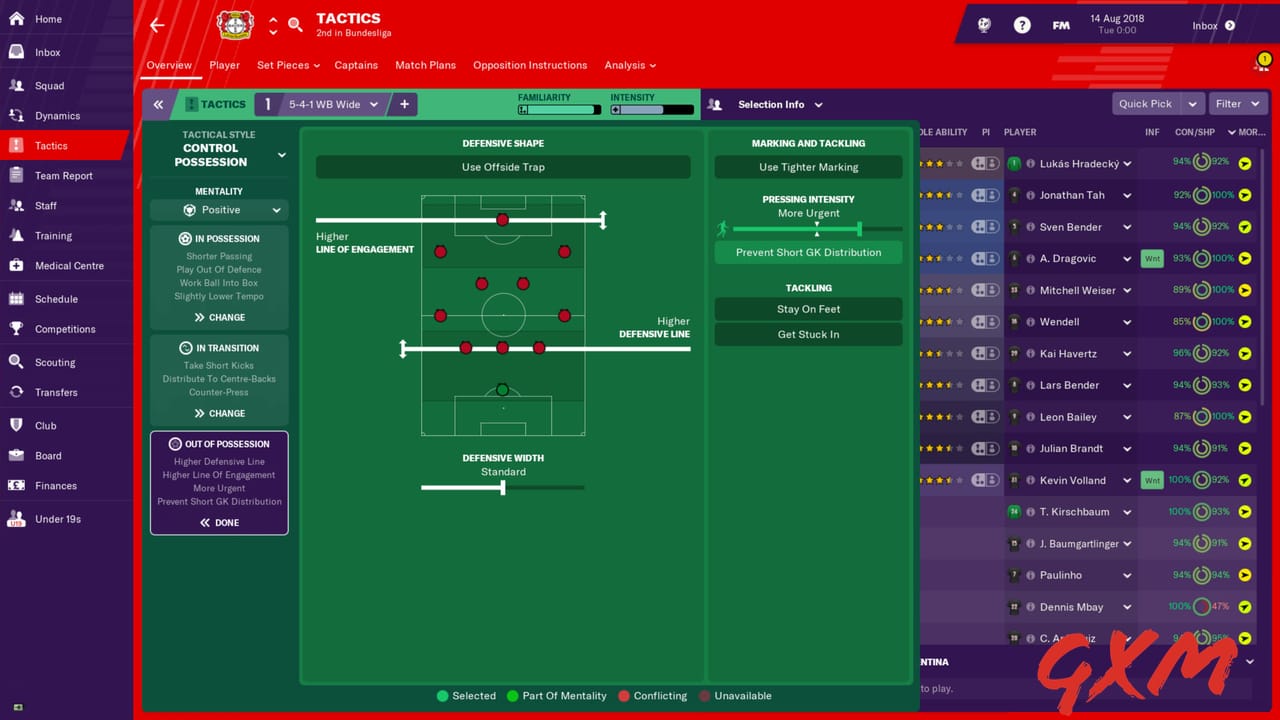
Task: Open the Home section in the sidebar
Action: coord(45,18)
